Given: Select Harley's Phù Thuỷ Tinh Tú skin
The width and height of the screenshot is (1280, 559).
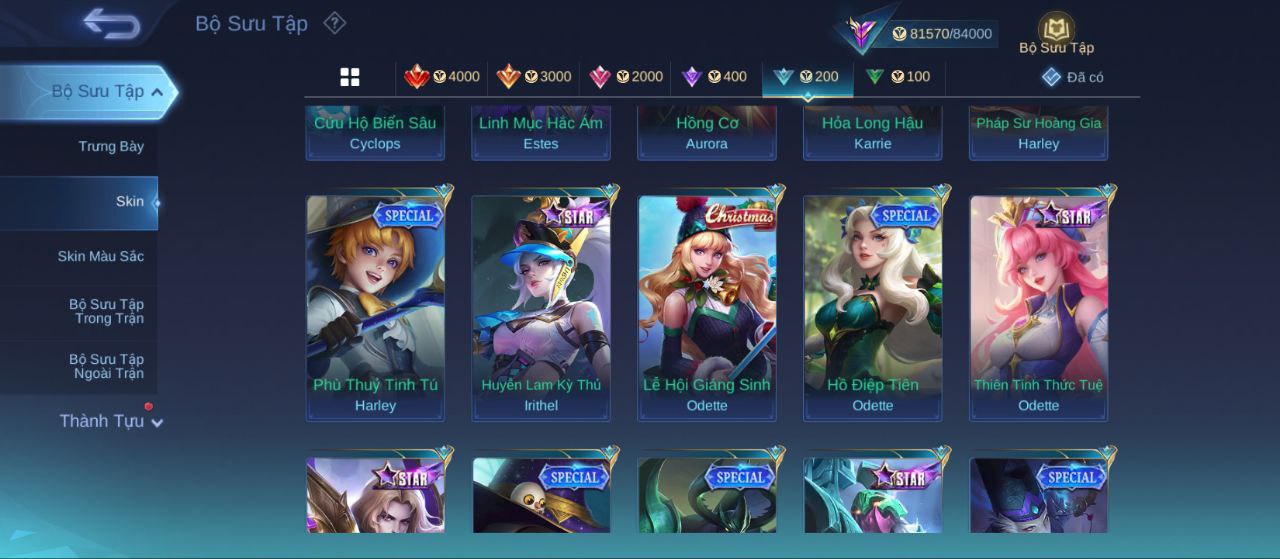Looking at the screenshot, I should (375, 305).
